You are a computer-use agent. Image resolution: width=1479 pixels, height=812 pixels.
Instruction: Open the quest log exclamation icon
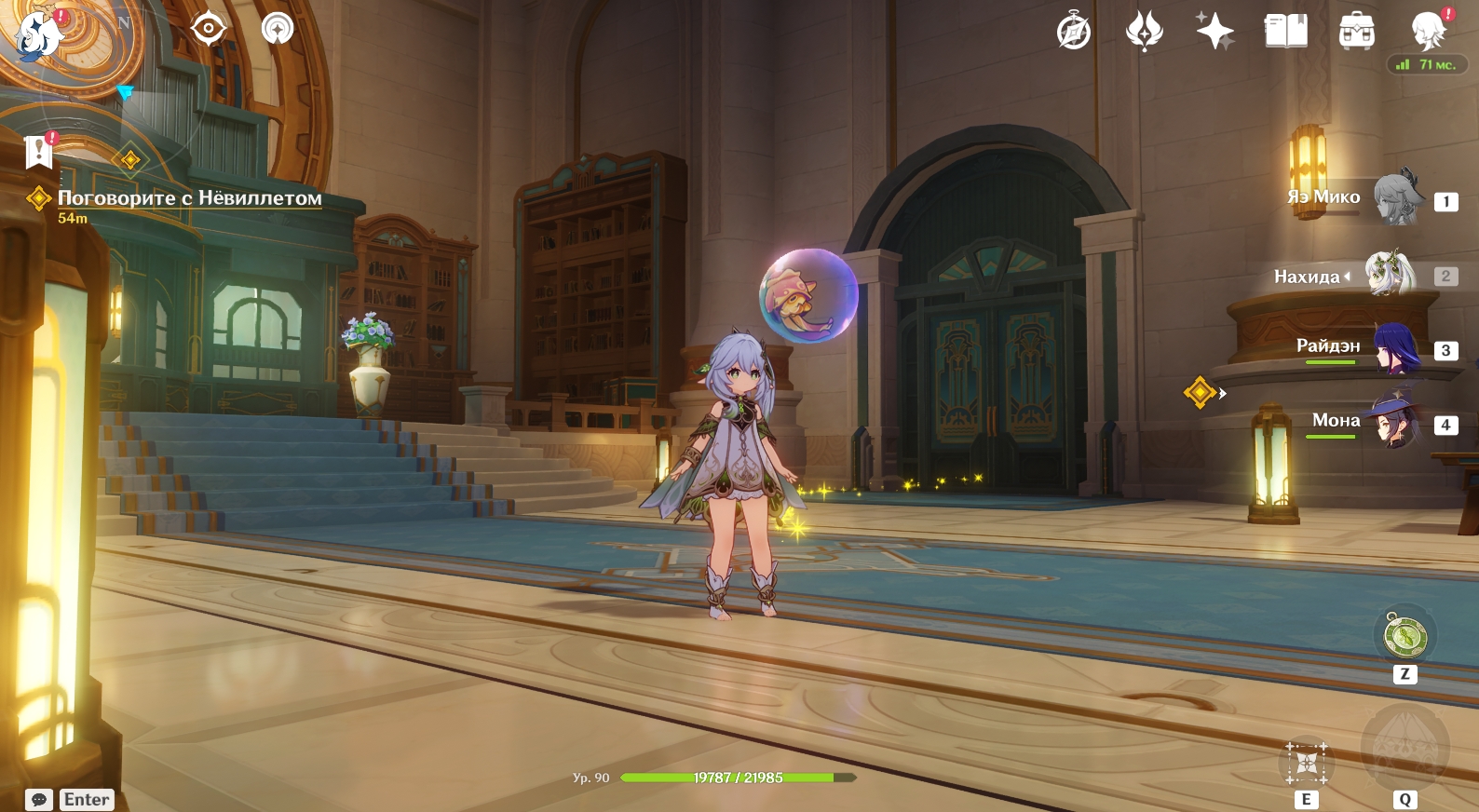39,151
